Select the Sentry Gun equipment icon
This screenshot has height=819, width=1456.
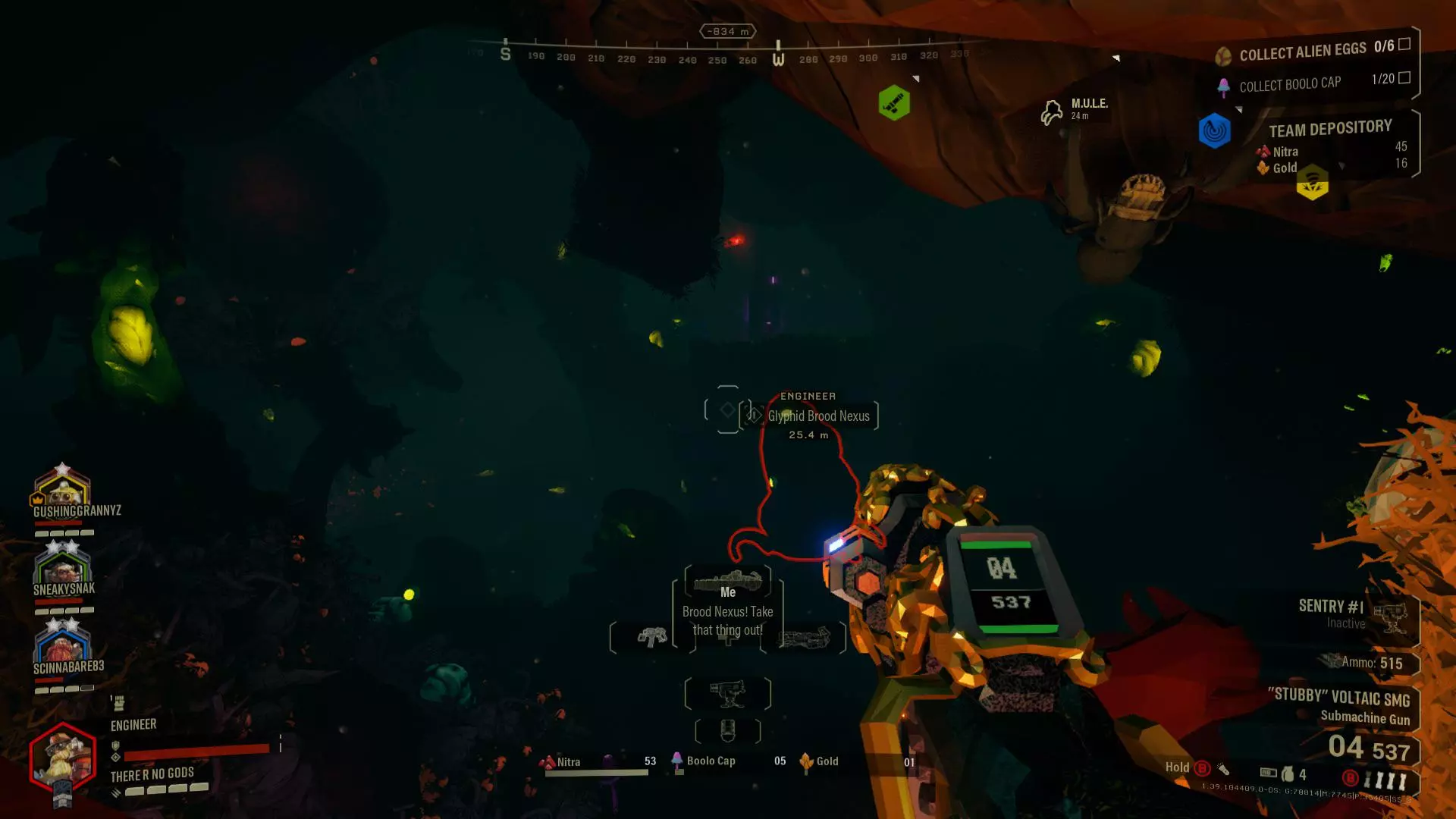click(x=728, y=692)
